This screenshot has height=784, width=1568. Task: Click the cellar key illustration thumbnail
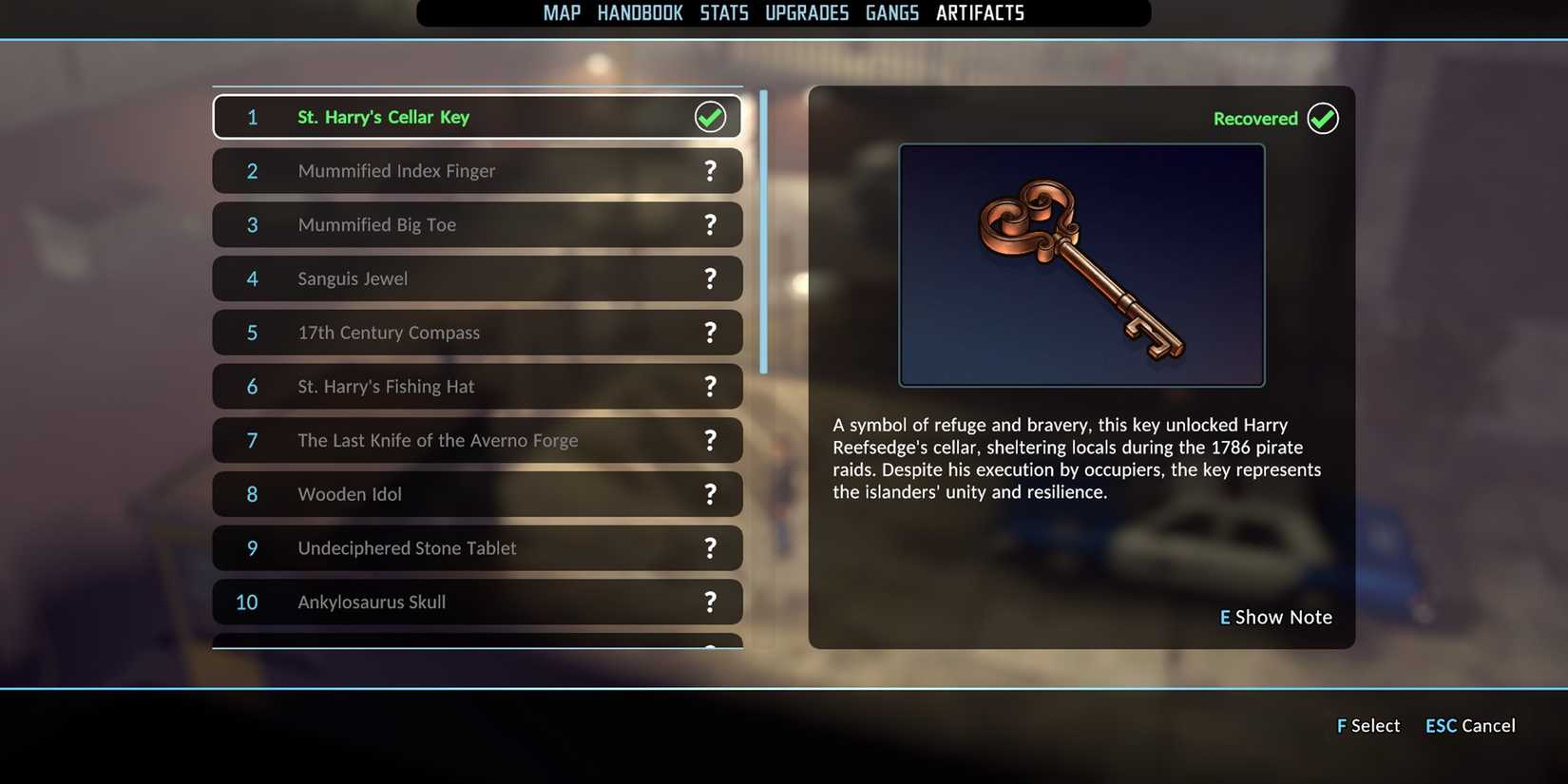pyautogui.click(x=1081, y=263)
